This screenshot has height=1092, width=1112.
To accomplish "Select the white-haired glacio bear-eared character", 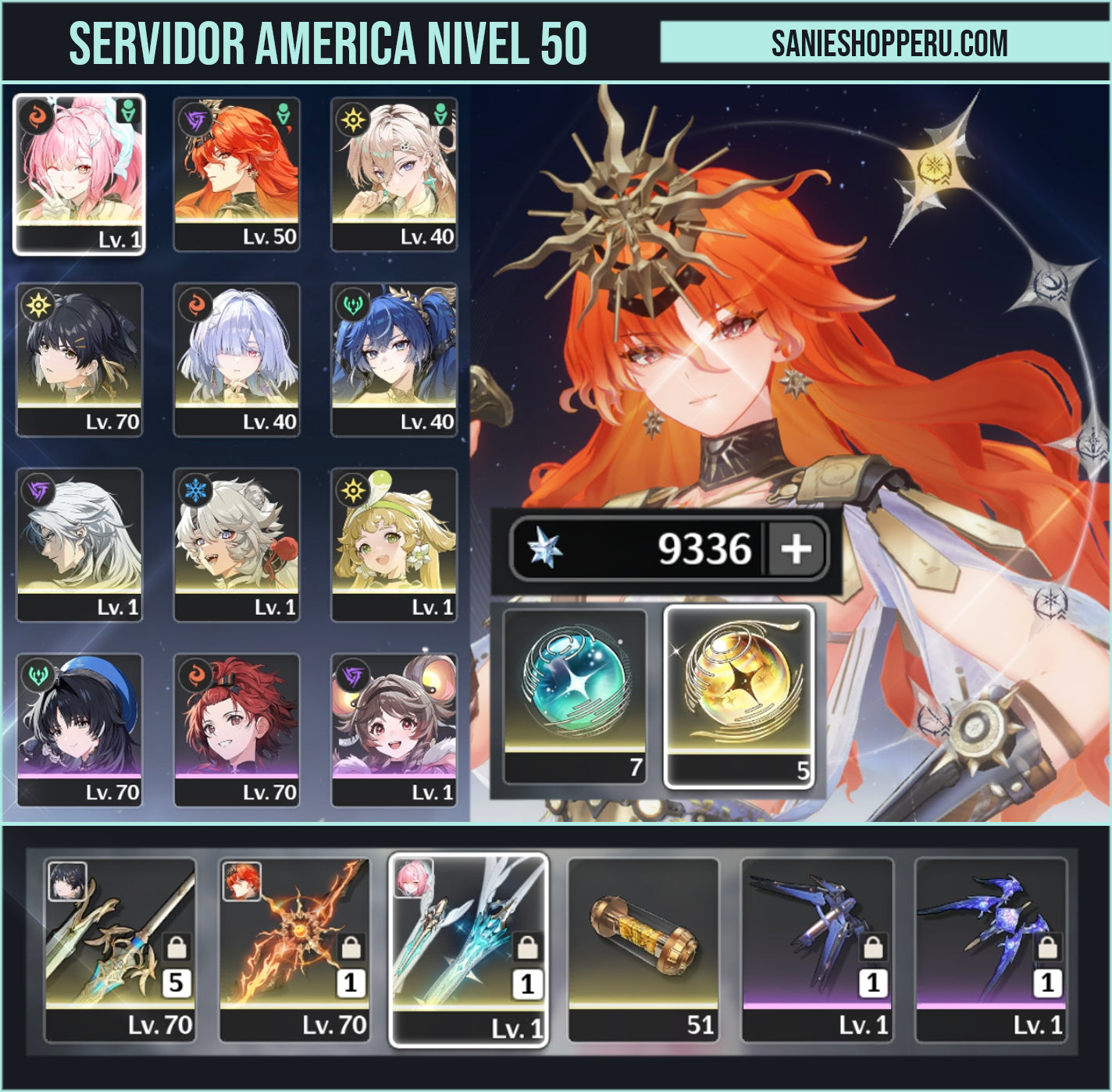I will 237,544.
